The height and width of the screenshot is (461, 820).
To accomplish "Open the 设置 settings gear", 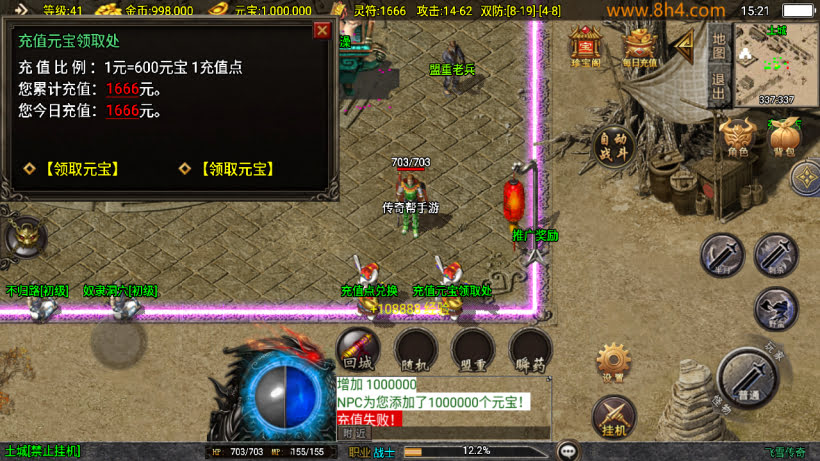I will [x=613, y=362].
